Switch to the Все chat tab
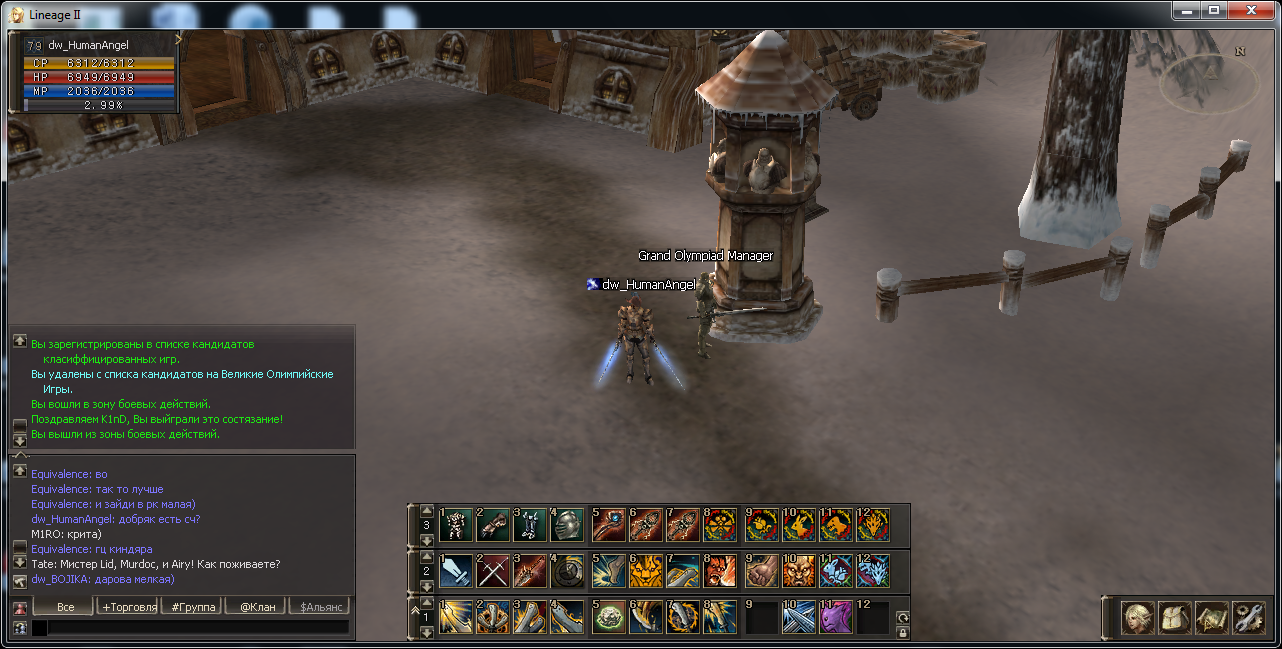 [x=64, y=607]
